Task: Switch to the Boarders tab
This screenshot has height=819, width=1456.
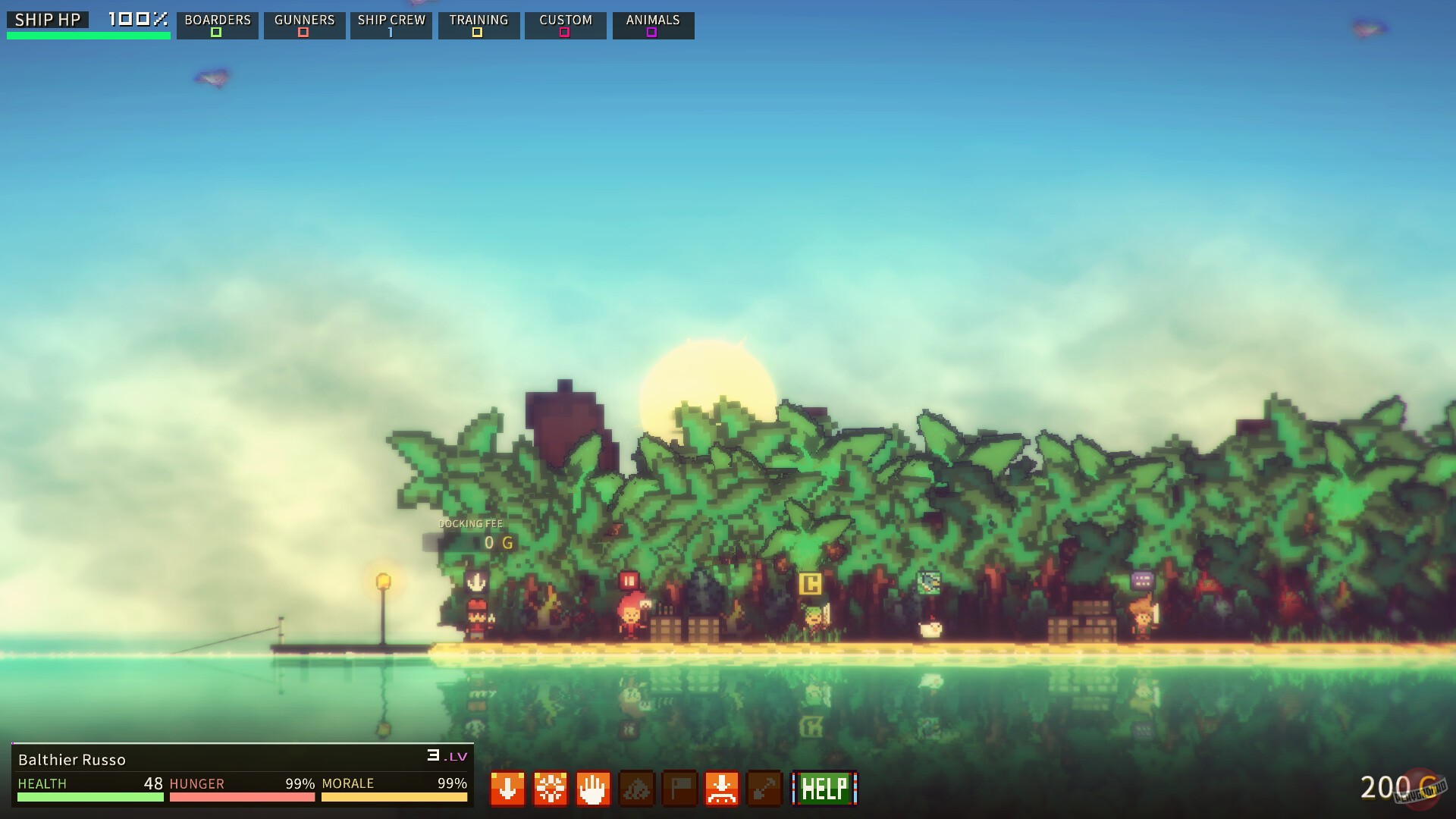Action: 217,20
